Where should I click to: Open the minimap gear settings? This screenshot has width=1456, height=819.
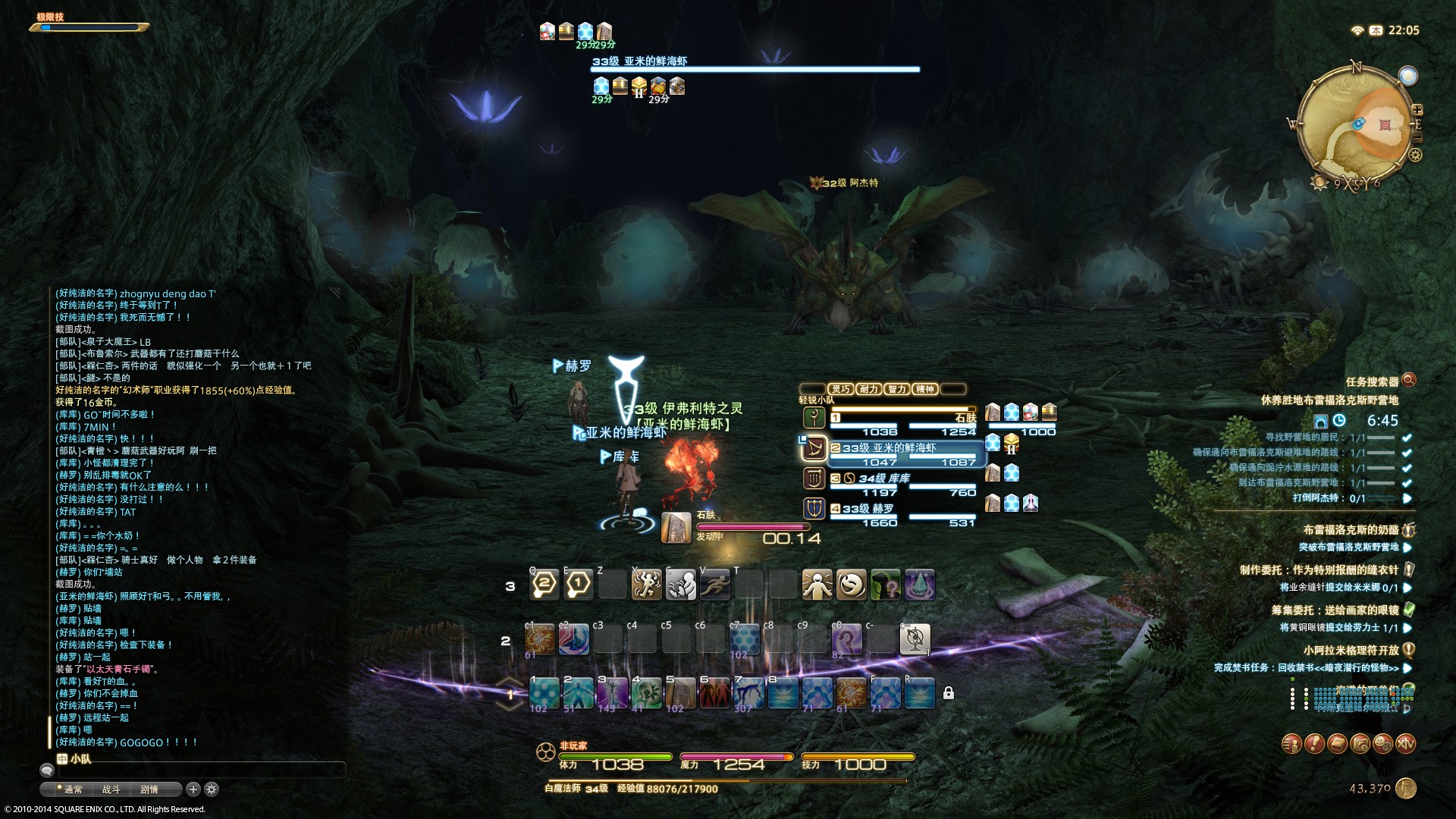[1415, 155]
